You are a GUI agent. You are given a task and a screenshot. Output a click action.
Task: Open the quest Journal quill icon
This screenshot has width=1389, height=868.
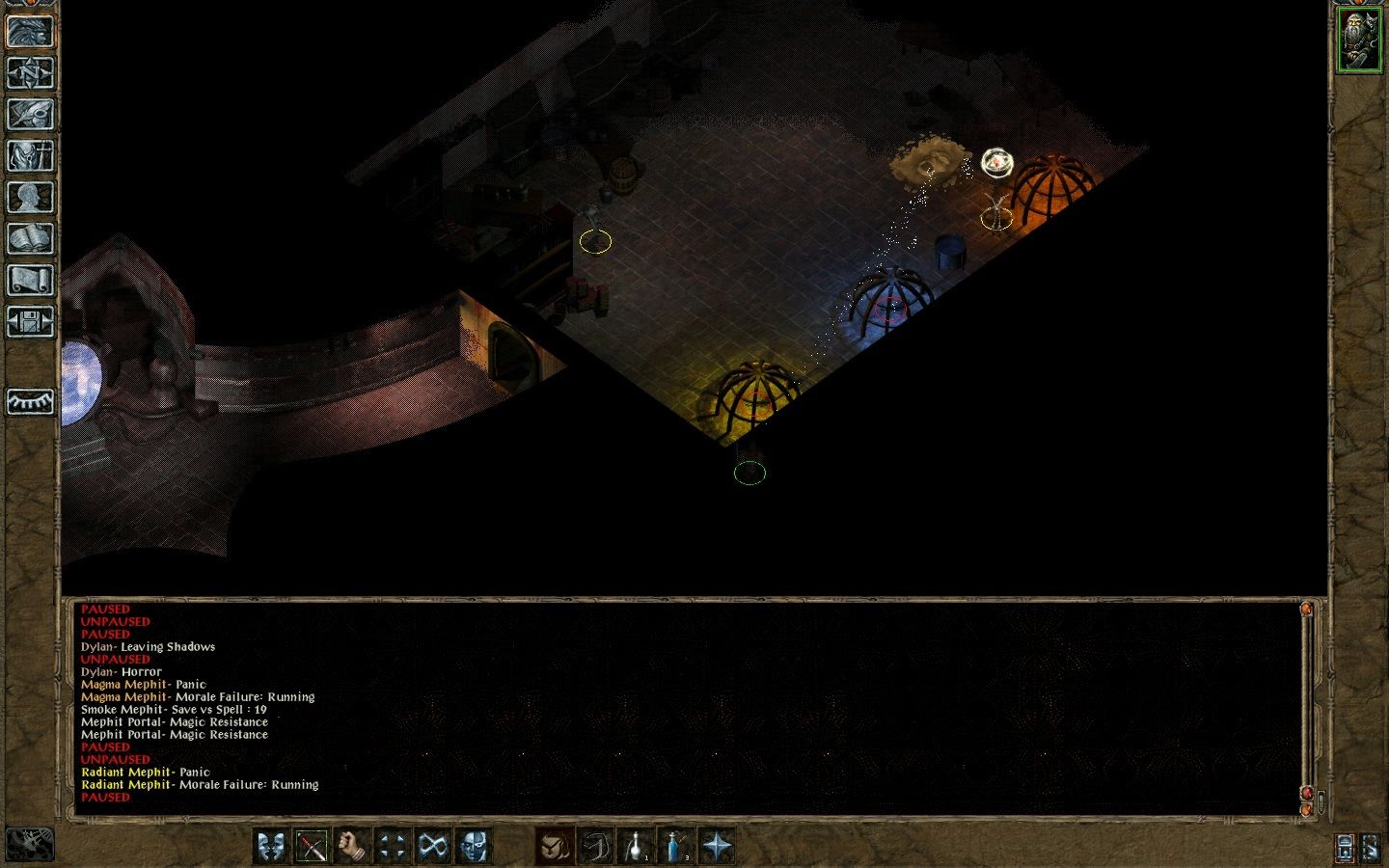coord(29,114)
